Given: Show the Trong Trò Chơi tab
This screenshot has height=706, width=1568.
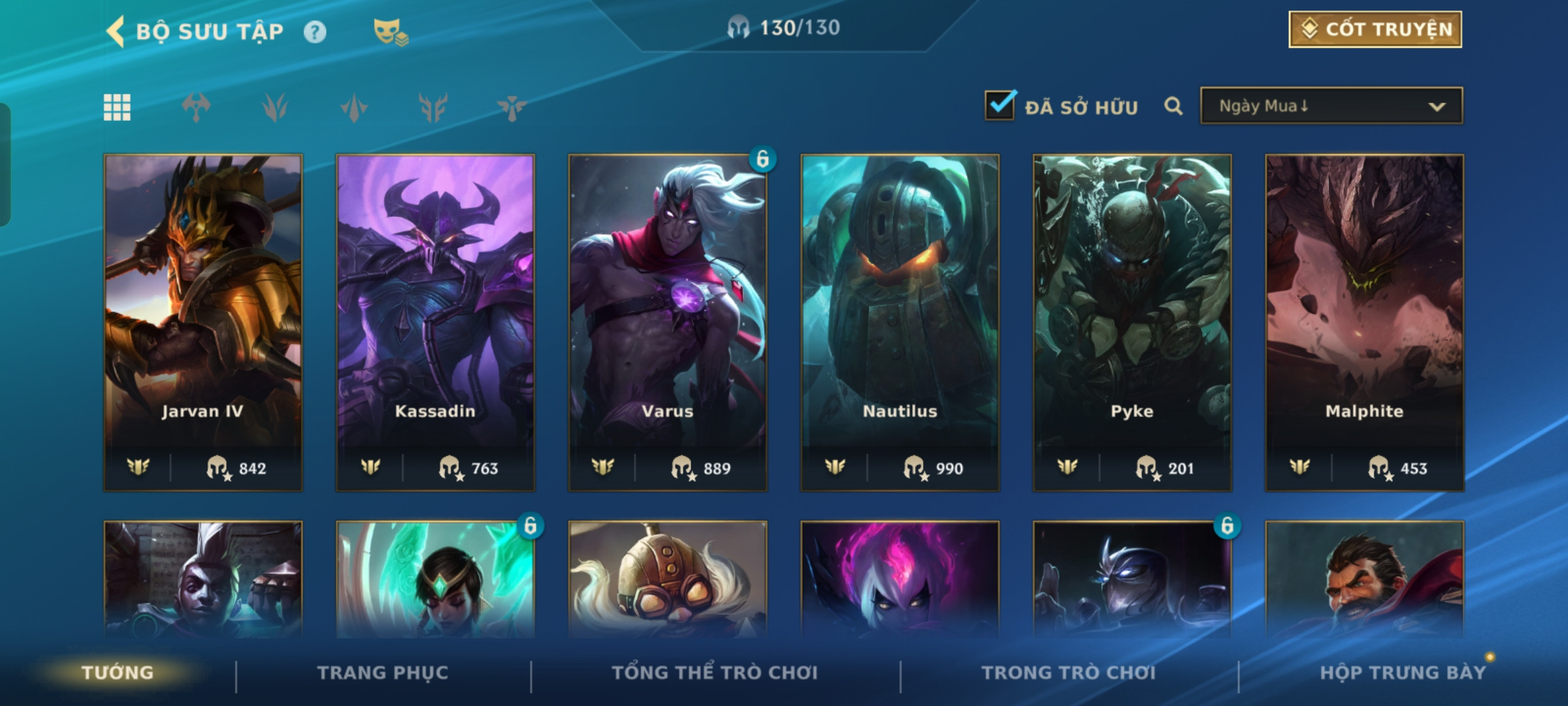Looking at the screenshot, I should [1068, 673].
